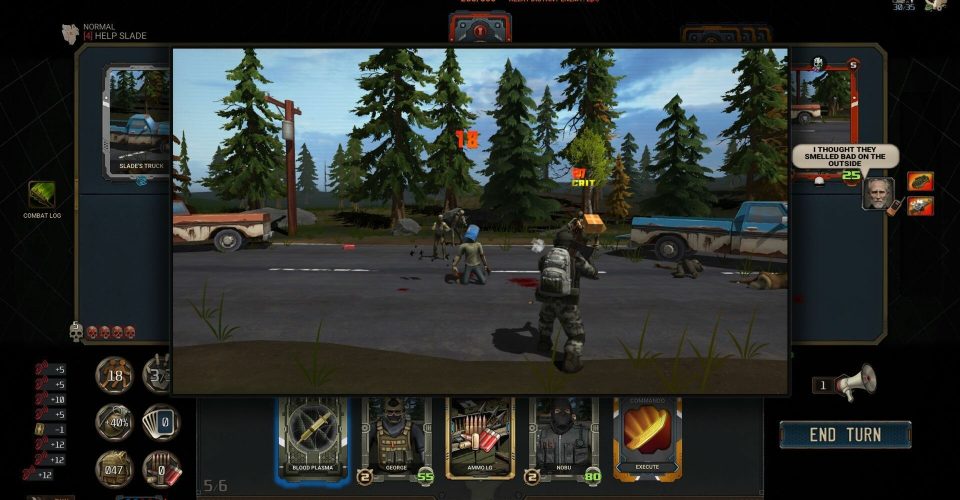The width and height of the screenshot is (960, 500).
Task: Click the old man's portrait
Action: click(x=878, y=193)
